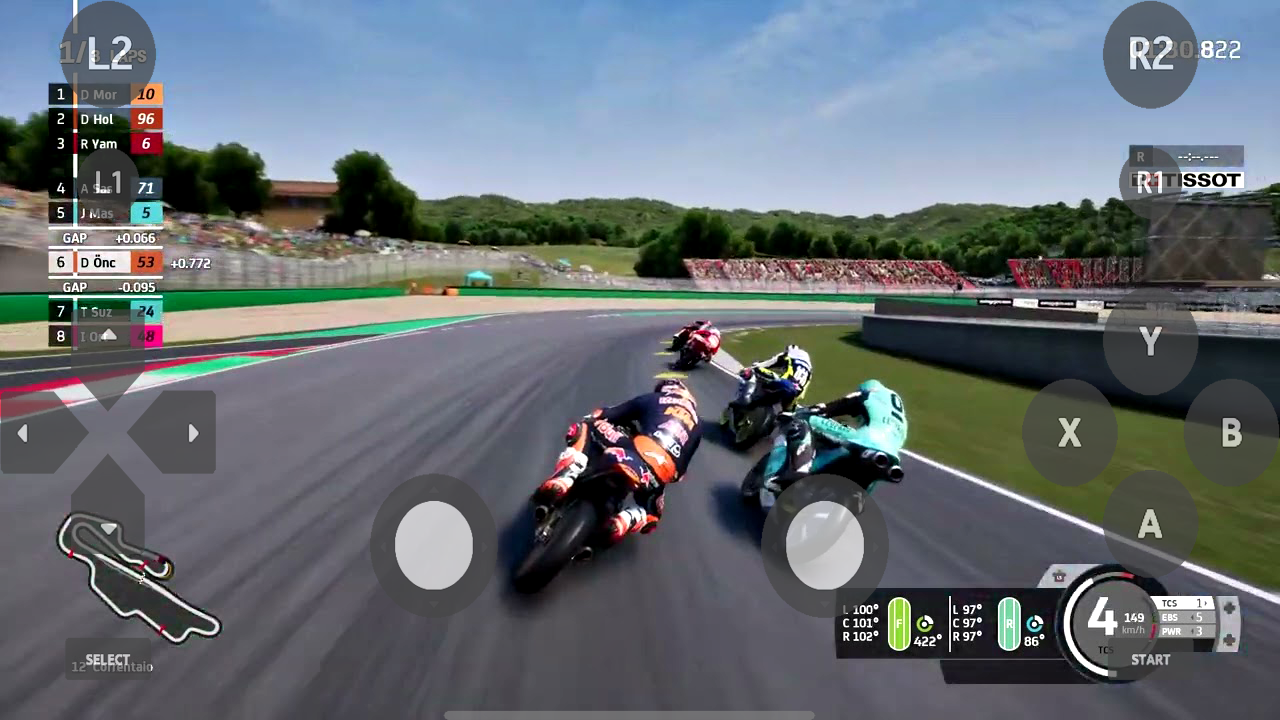
Task: Tap the green fuel gauge bar
Action: 900,620
